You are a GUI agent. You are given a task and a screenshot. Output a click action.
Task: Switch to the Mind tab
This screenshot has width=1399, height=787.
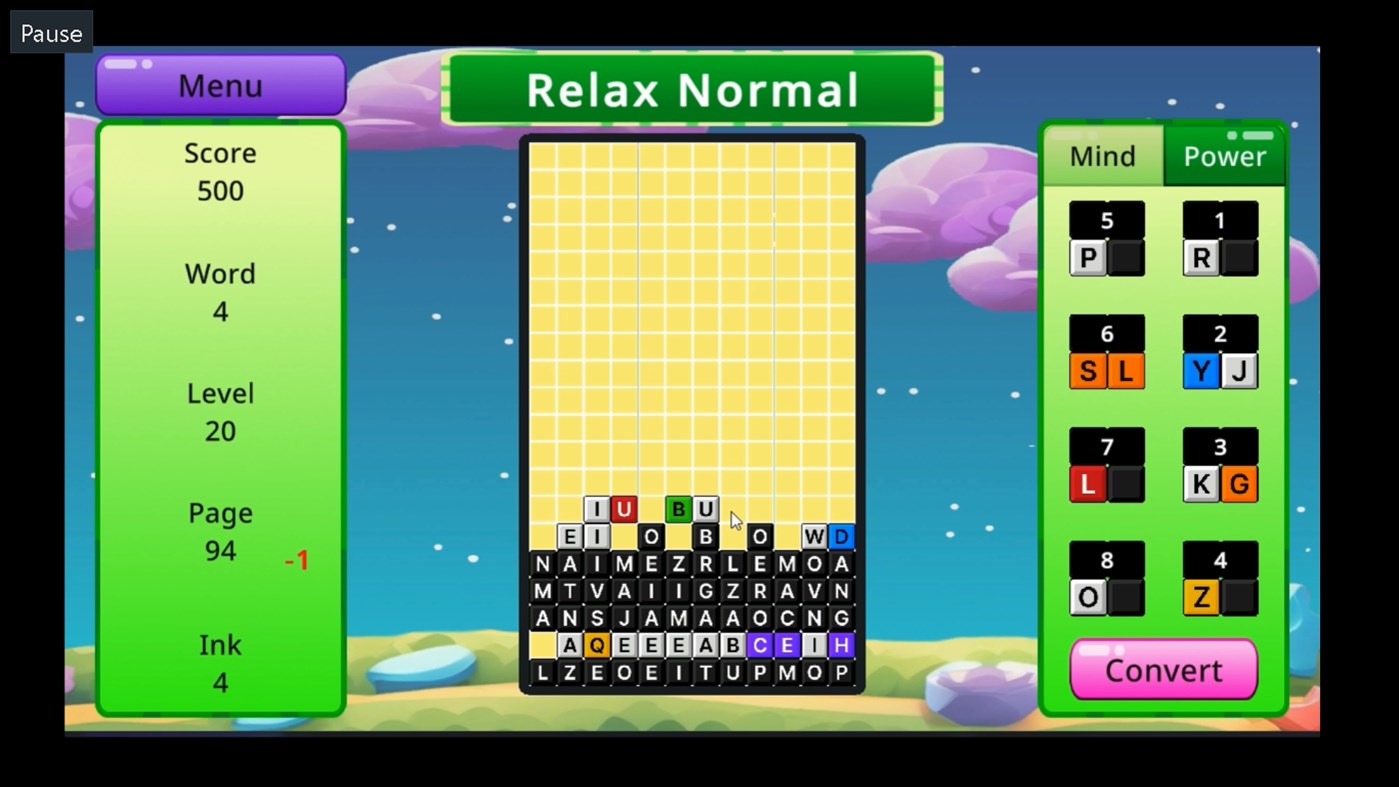(1101, 156)
